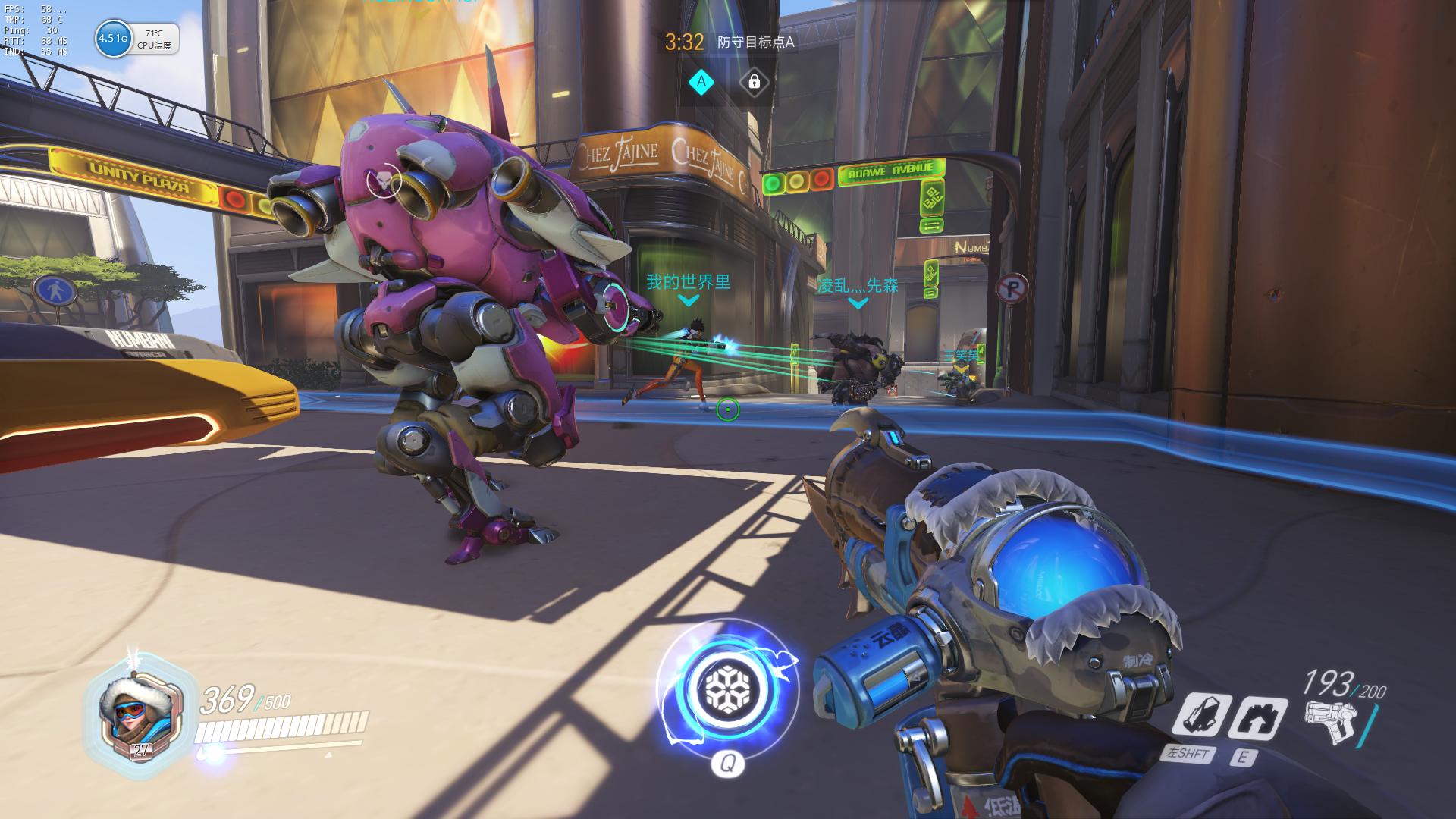Image resolution: width=1456 pixels, height=819 pixels.
Task: Click Mei's hero portrait
Action: point(132,715)
